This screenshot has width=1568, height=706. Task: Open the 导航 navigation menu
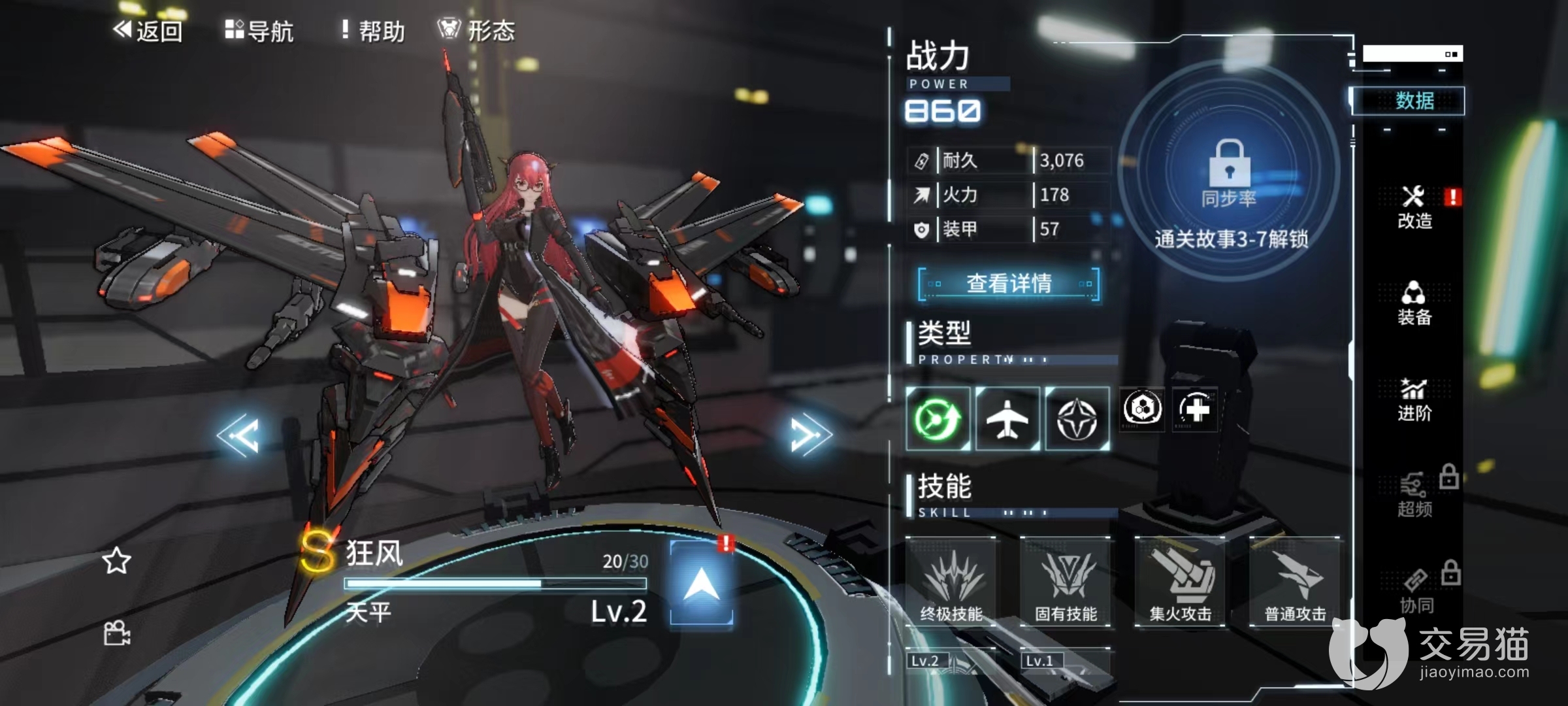tap(259, 31)
